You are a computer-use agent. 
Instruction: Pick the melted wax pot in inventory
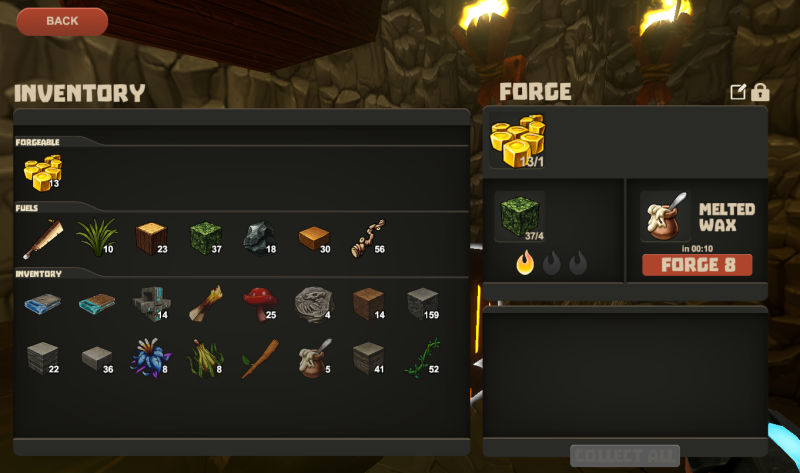pyautogui.click(x=312, y=357)
